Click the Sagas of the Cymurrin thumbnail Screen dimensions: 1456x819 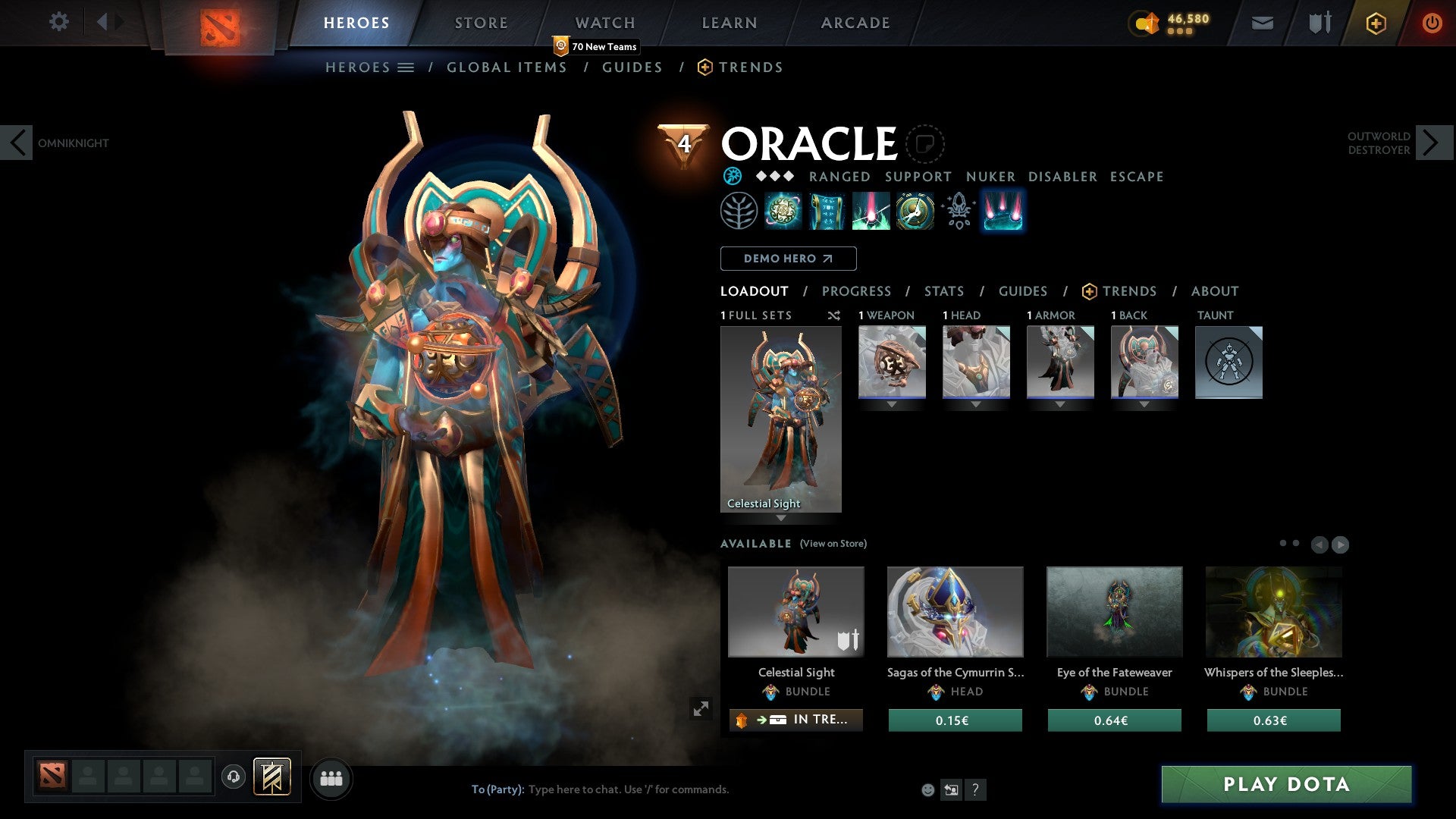(955, 611)
